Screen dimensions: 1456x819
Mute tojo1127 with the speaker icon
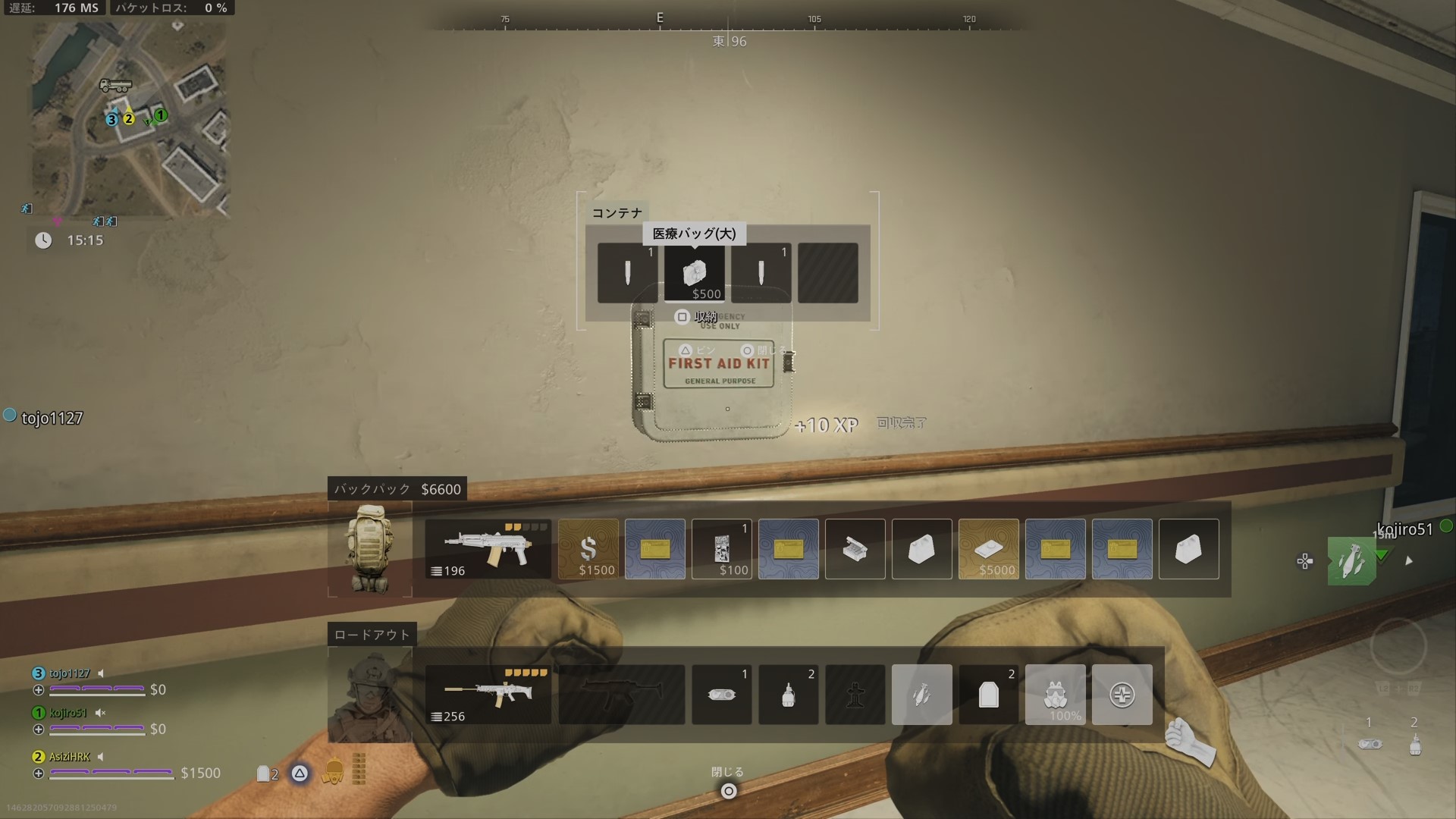[x=101, y=673]
